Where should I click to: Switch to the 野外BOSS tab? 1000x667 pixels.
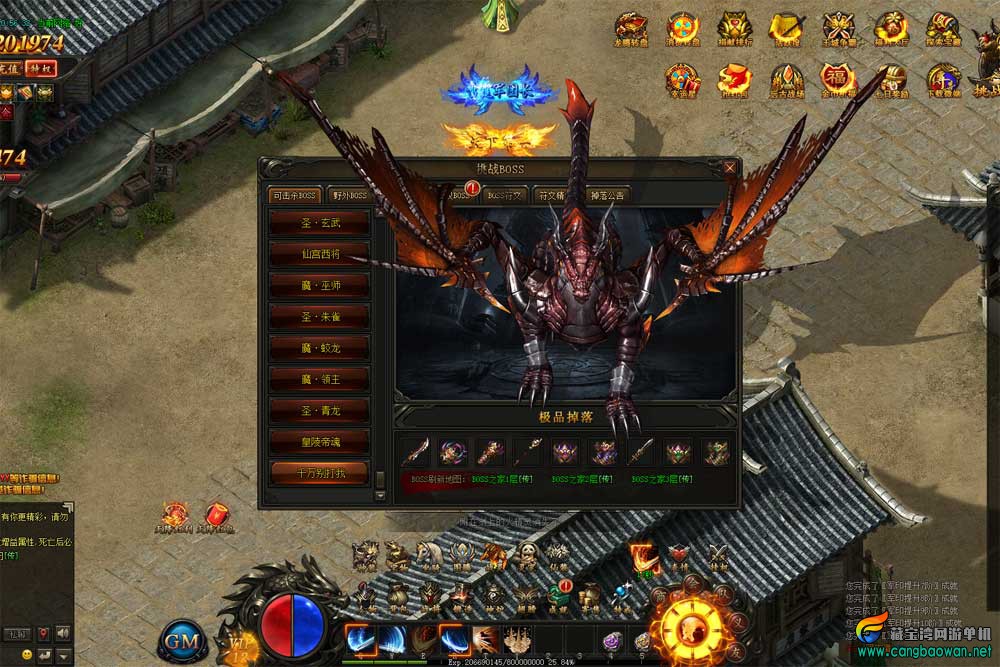[x=350, y=195]
